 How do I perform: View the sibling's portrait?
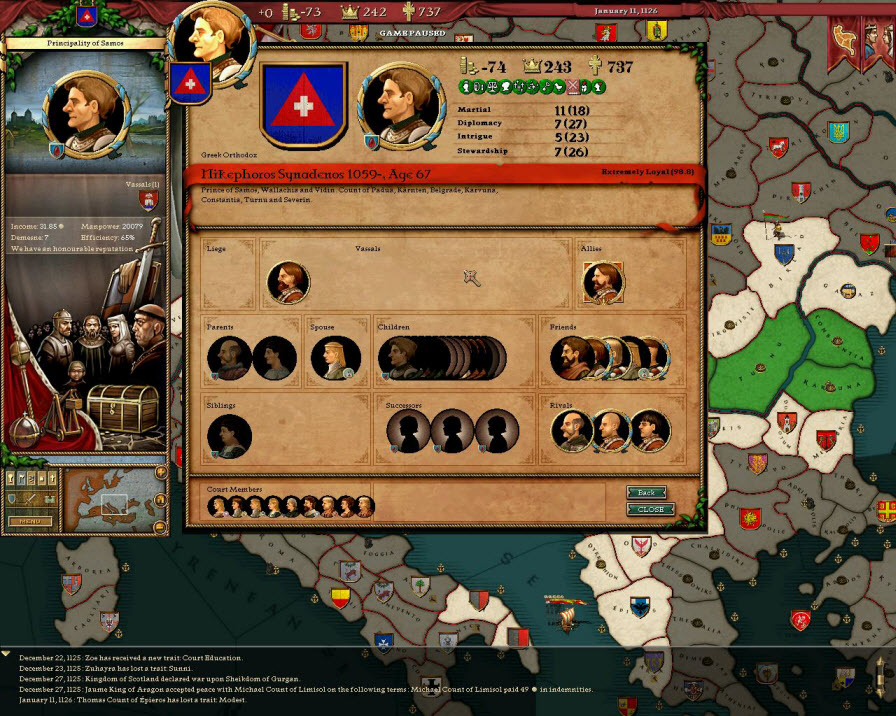229,435
